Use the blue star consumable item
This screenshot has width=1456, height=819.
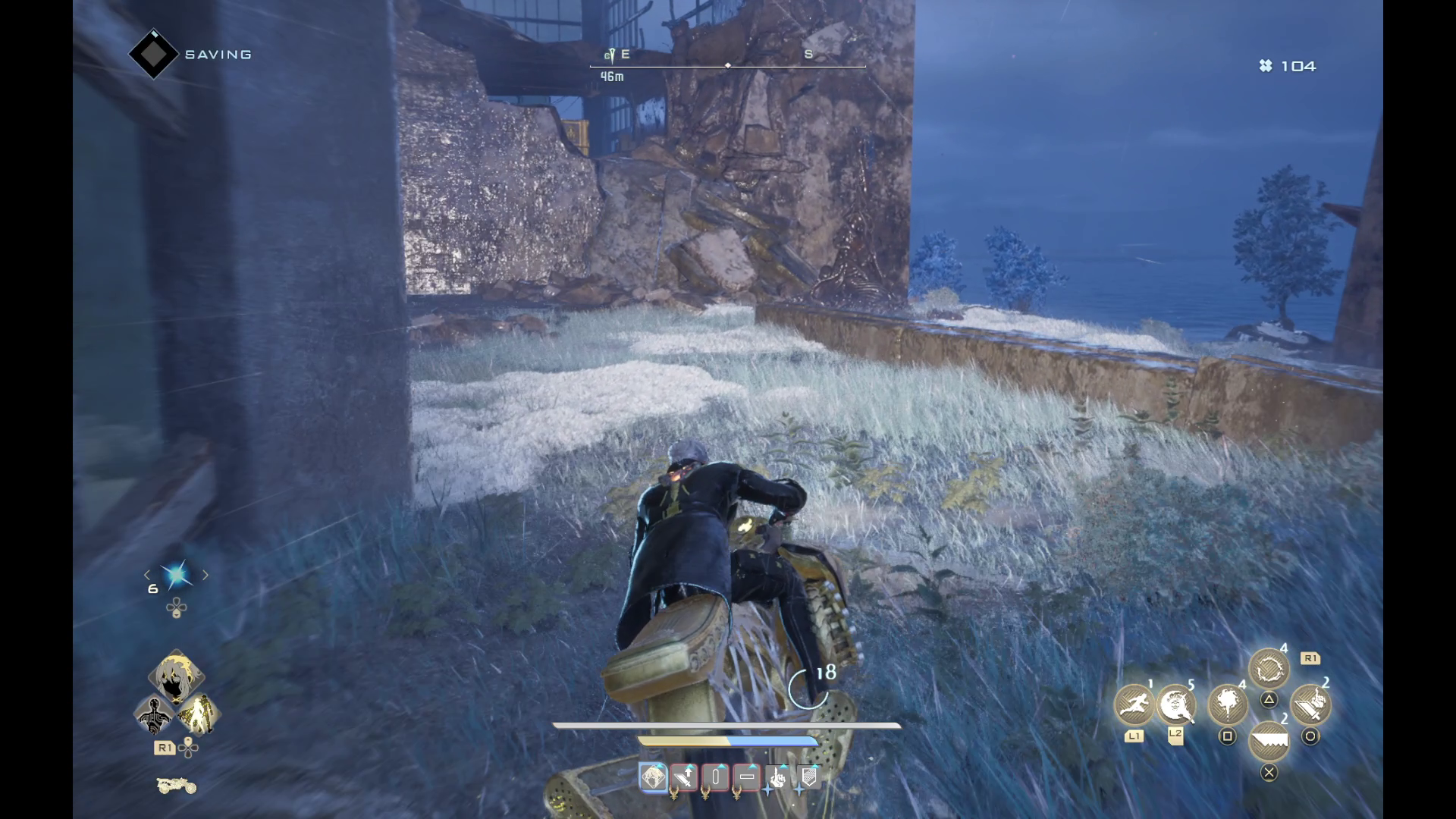coord(176,576)
